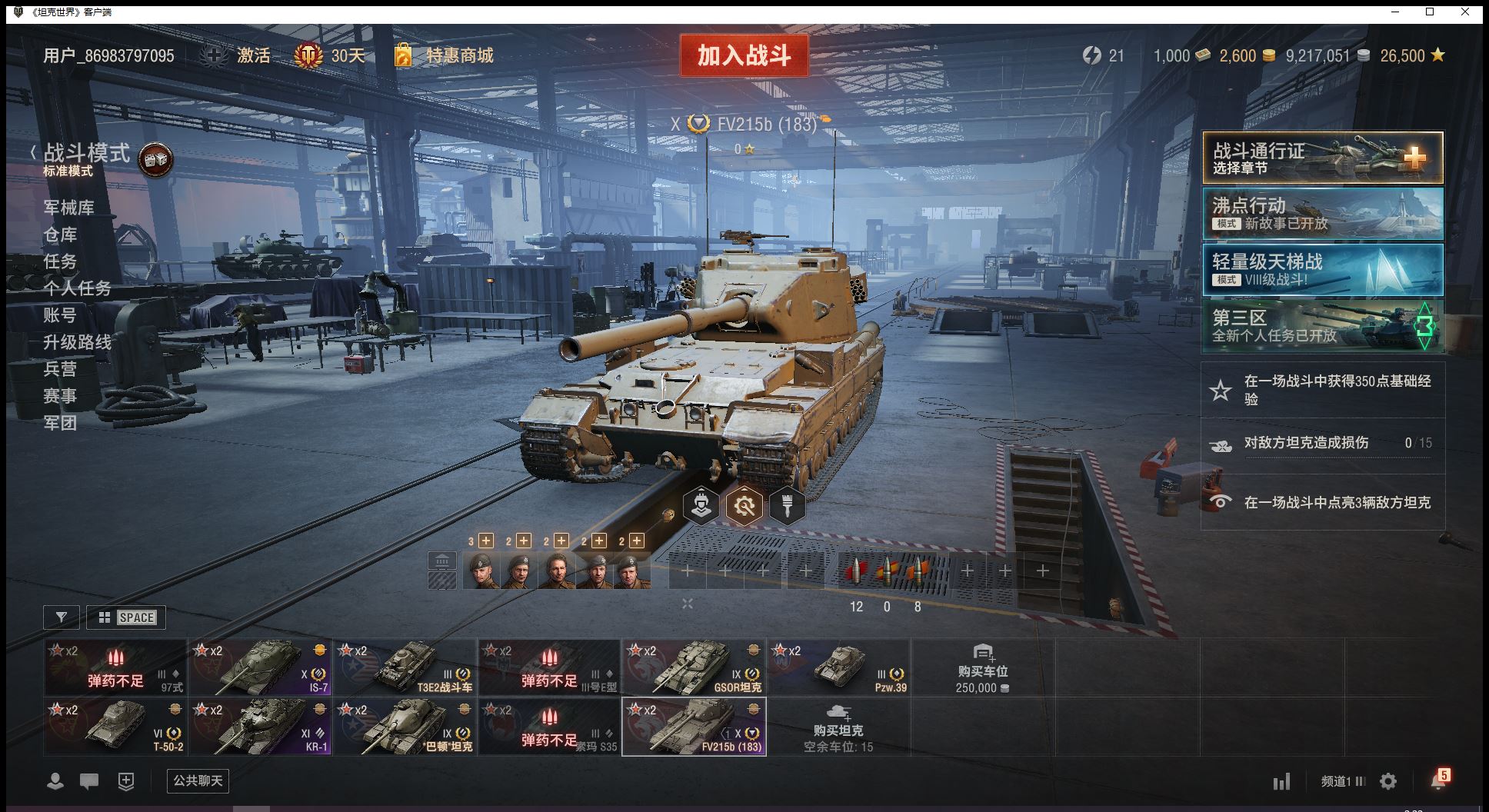The height and width of the screenshot is (812, 1489).
Task: Close the game client window
Action: (1465, 12)
